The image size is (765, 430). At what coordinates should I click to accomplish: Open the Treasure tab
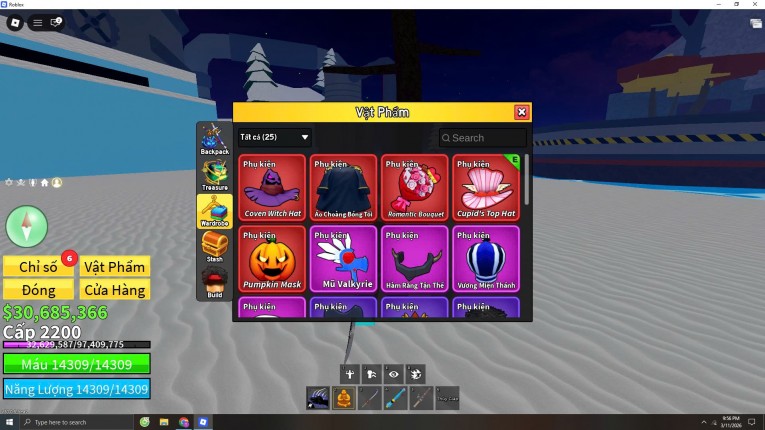point(215,175)
